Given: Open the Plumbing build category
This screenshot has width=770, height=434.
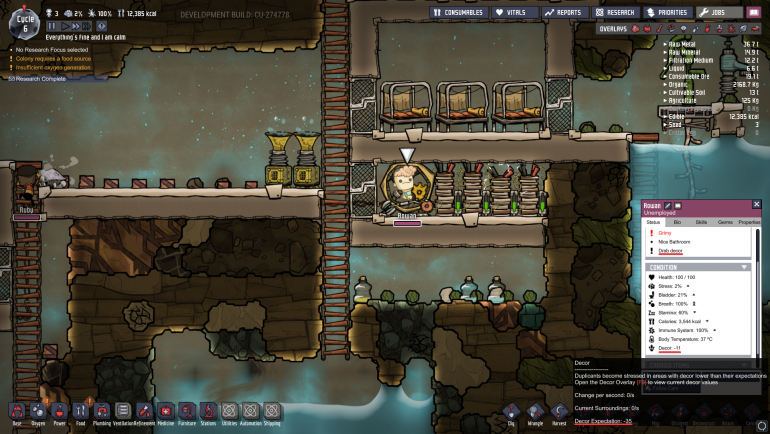Looking at the screenshot, I should click(x=101, y=412).
